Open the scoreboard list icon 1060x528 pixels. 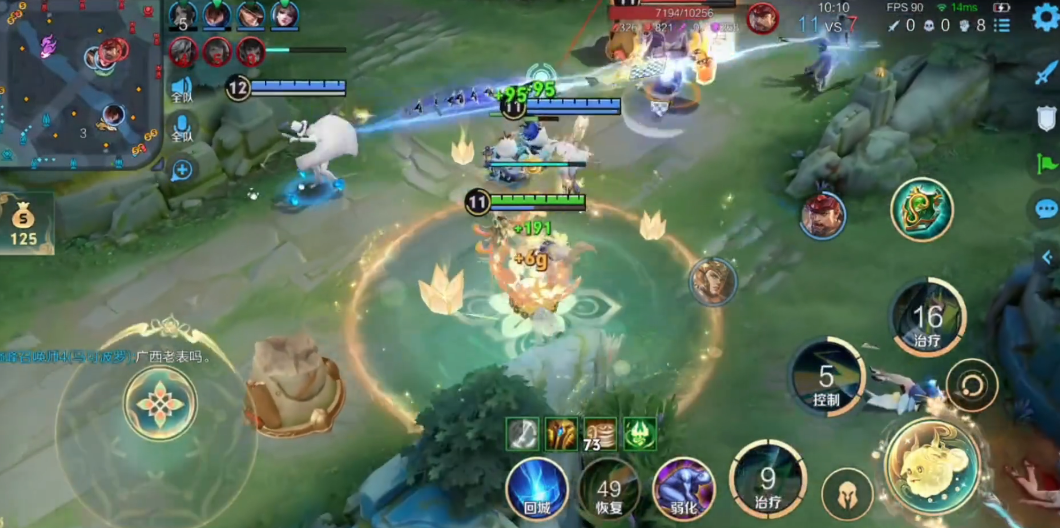(x=1002, y=25)
